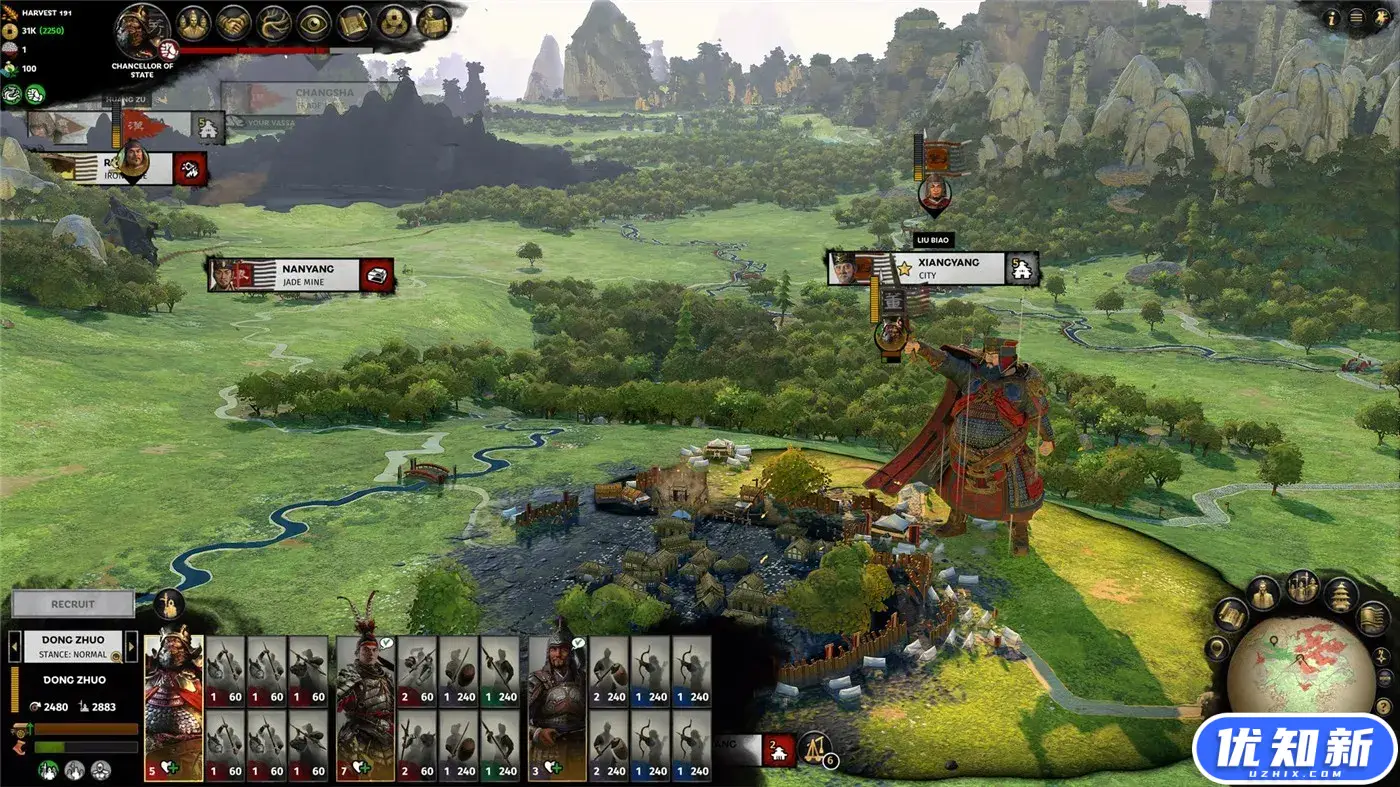
Task: Open the spy network eye icon
Action: 314,23
